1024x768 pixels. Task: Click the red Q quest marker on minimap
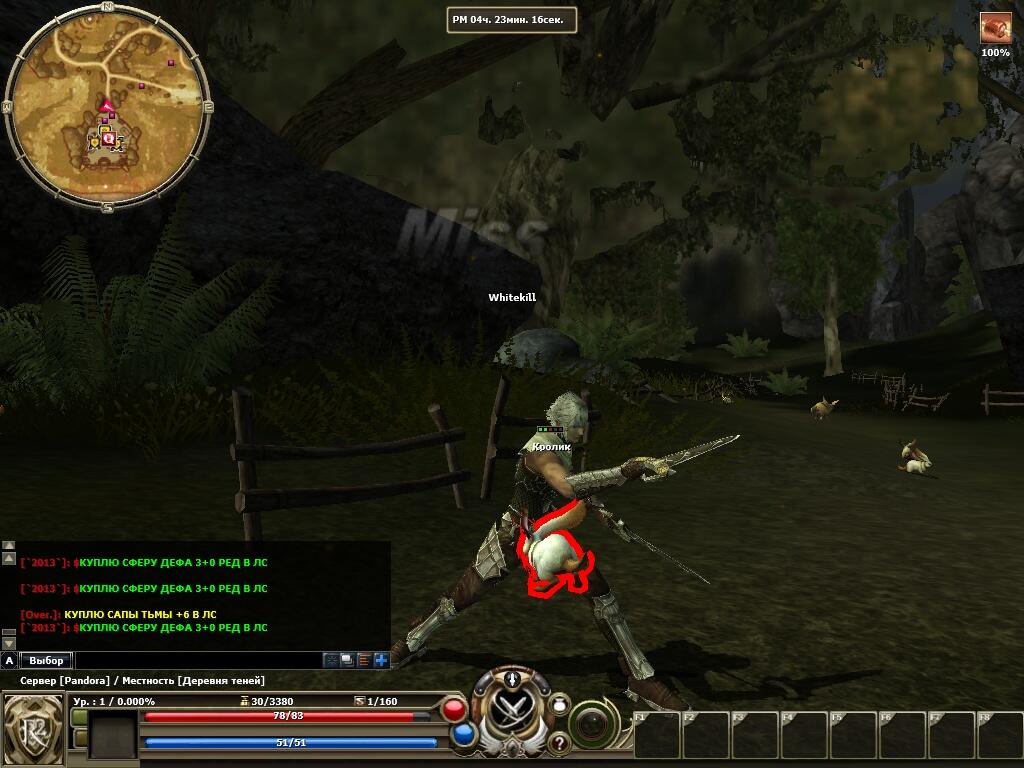click(108, 139)
